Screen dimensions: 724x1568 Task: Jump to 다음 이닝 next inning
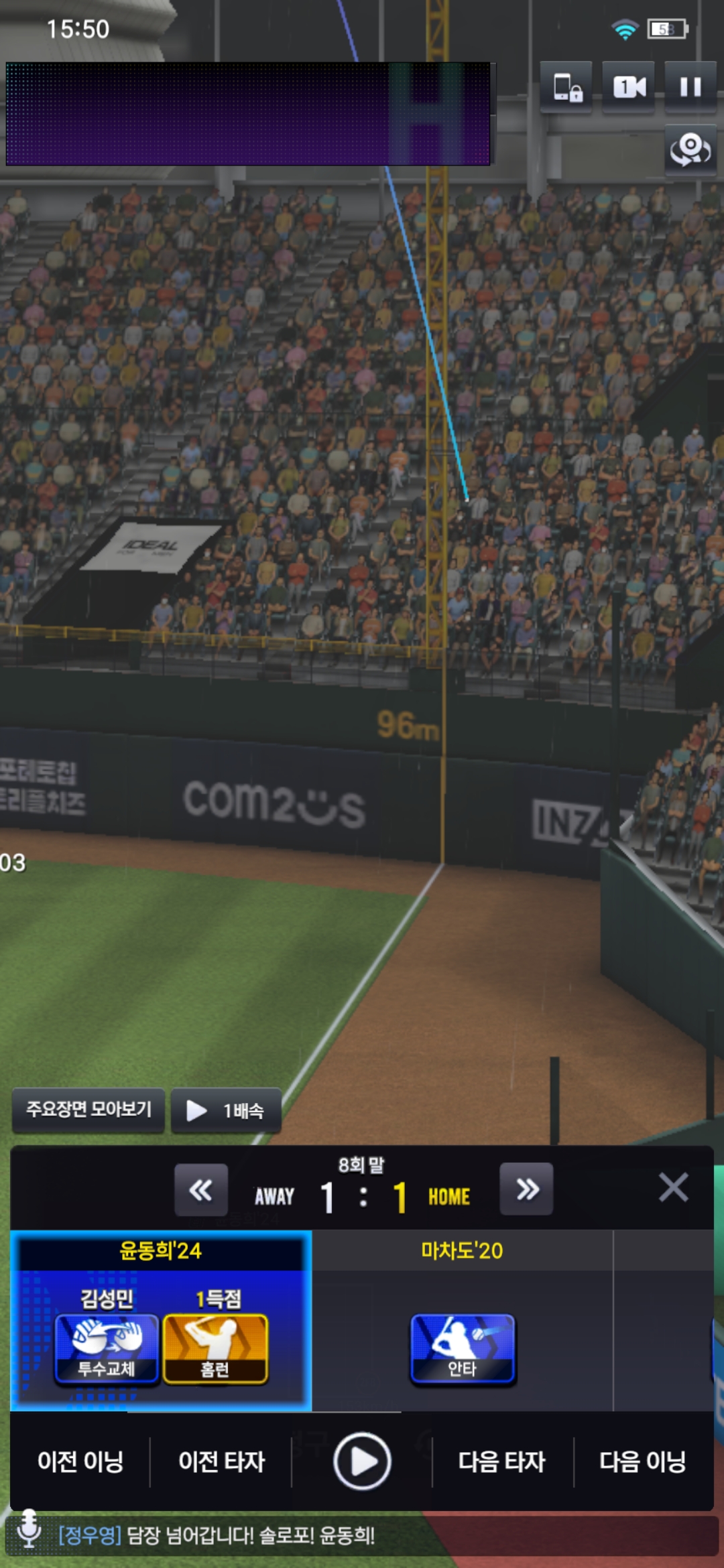pos(643,1461)
